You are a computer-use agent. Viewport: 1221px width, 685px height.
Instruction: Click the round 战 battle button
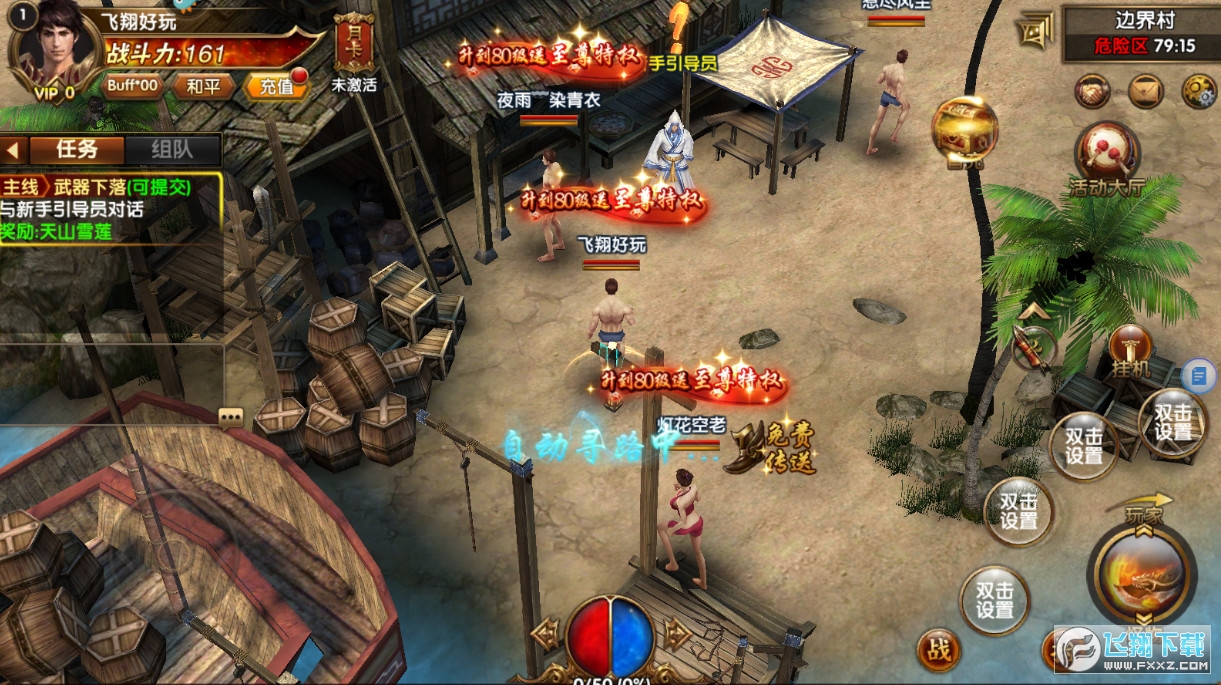click(x=938, y=651)
